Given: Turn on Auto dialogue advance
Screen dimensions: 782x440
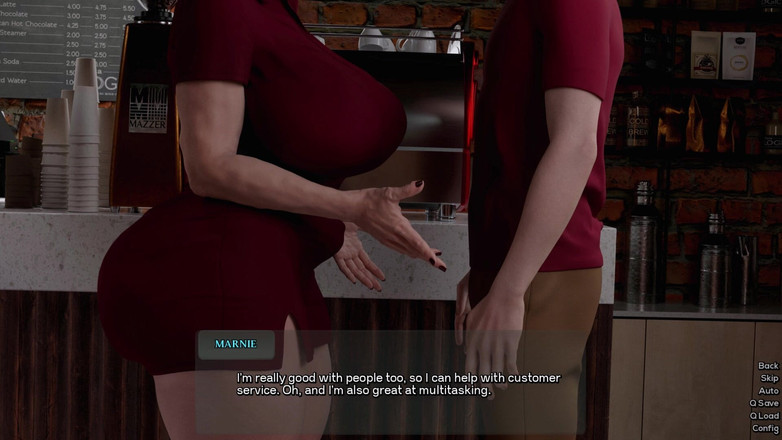Looking at the screenshot, I should tap(768, 391).
